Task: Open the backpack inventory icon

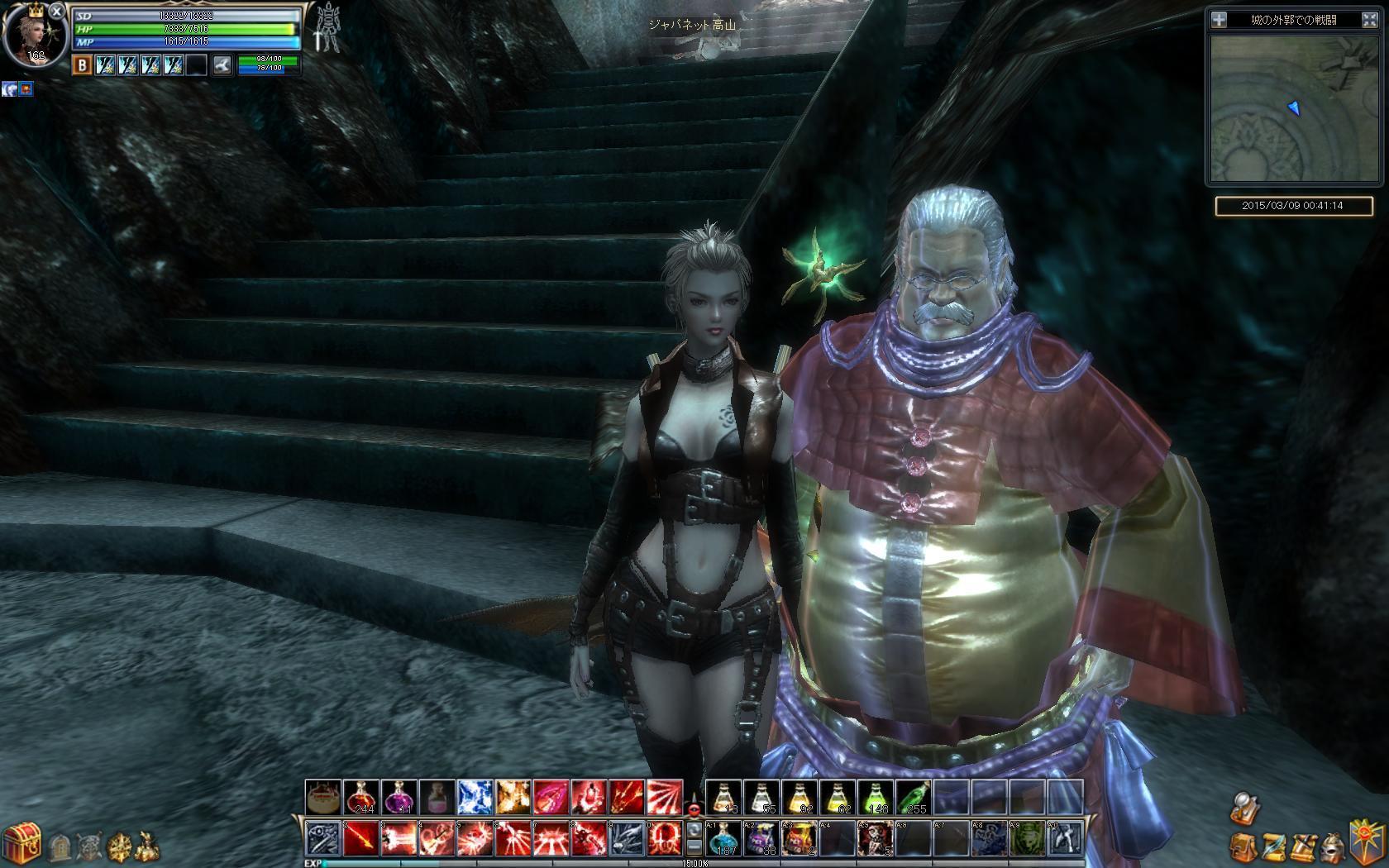Action: click(1241, 846)
